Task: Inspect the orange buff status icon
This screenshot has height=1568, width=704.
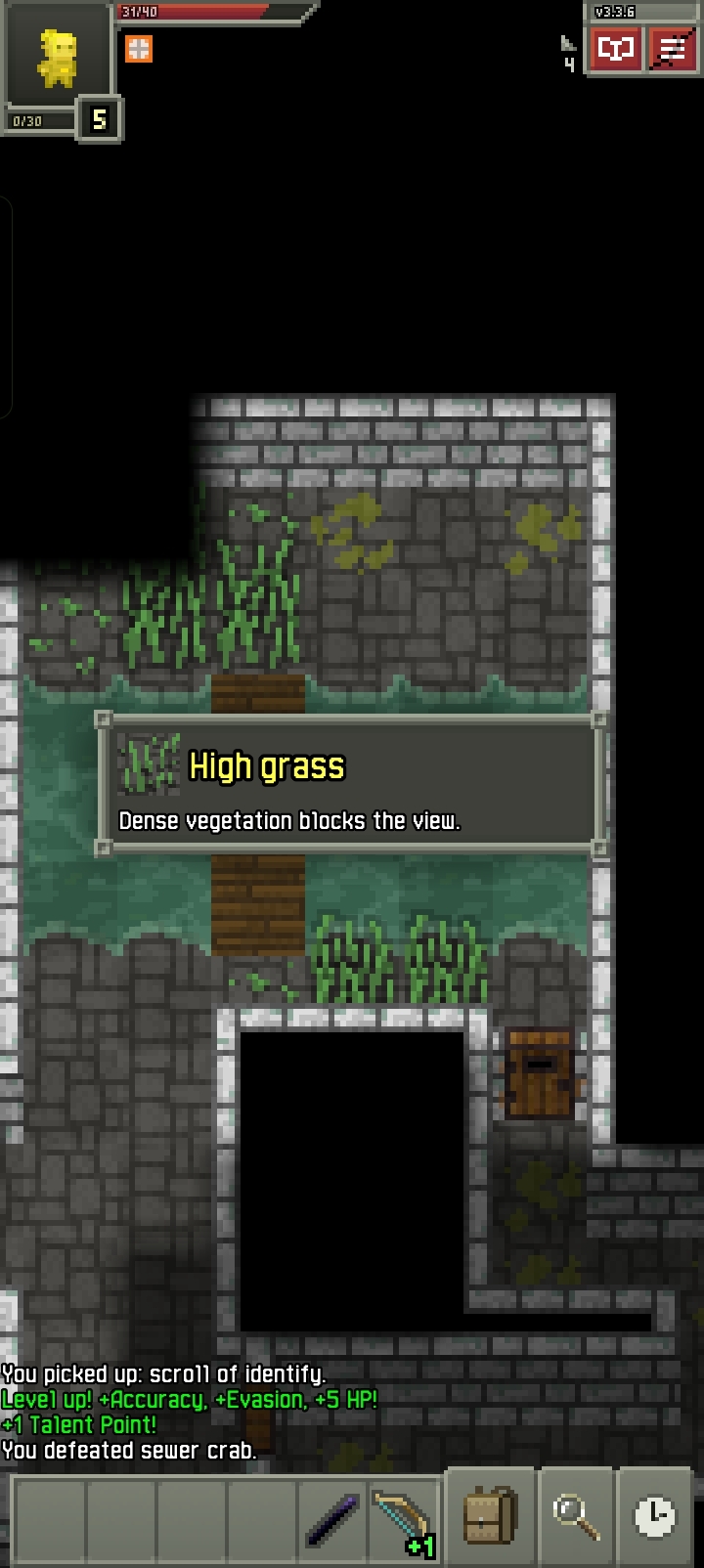Action: (x=139, y=49)
